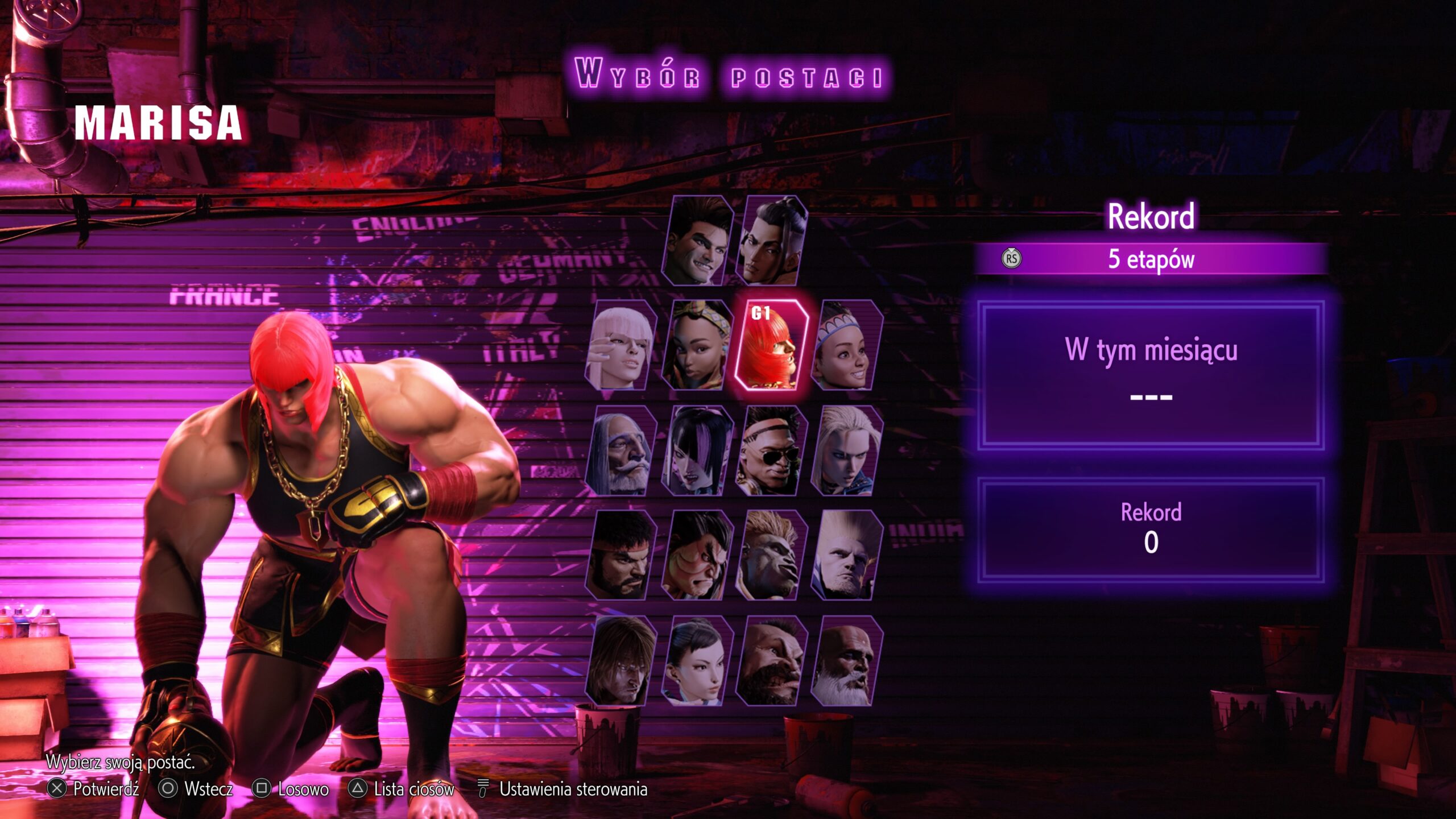The height and width of the screenshot is (819, 1456).
Task: Pick Zangief's portrait
Action: pyautogui.click(x=771, y=661)
